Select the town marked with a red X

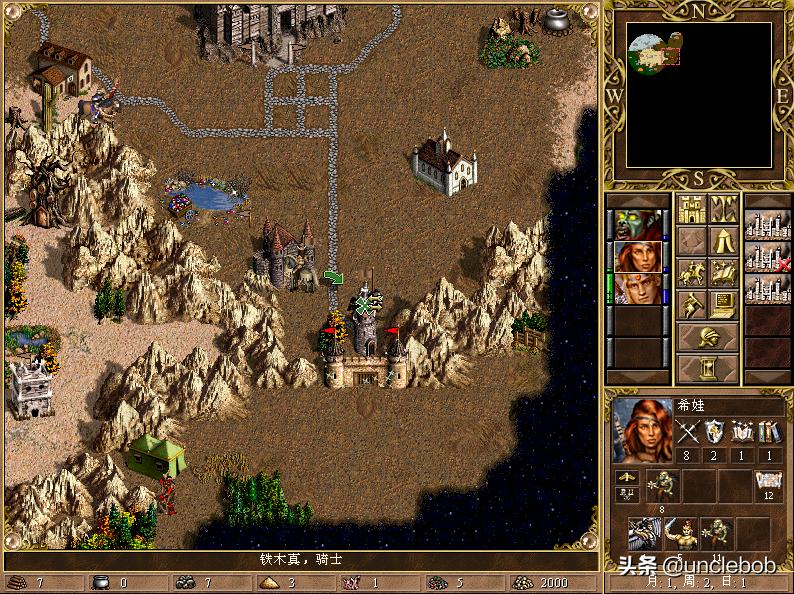pos(768,257)
